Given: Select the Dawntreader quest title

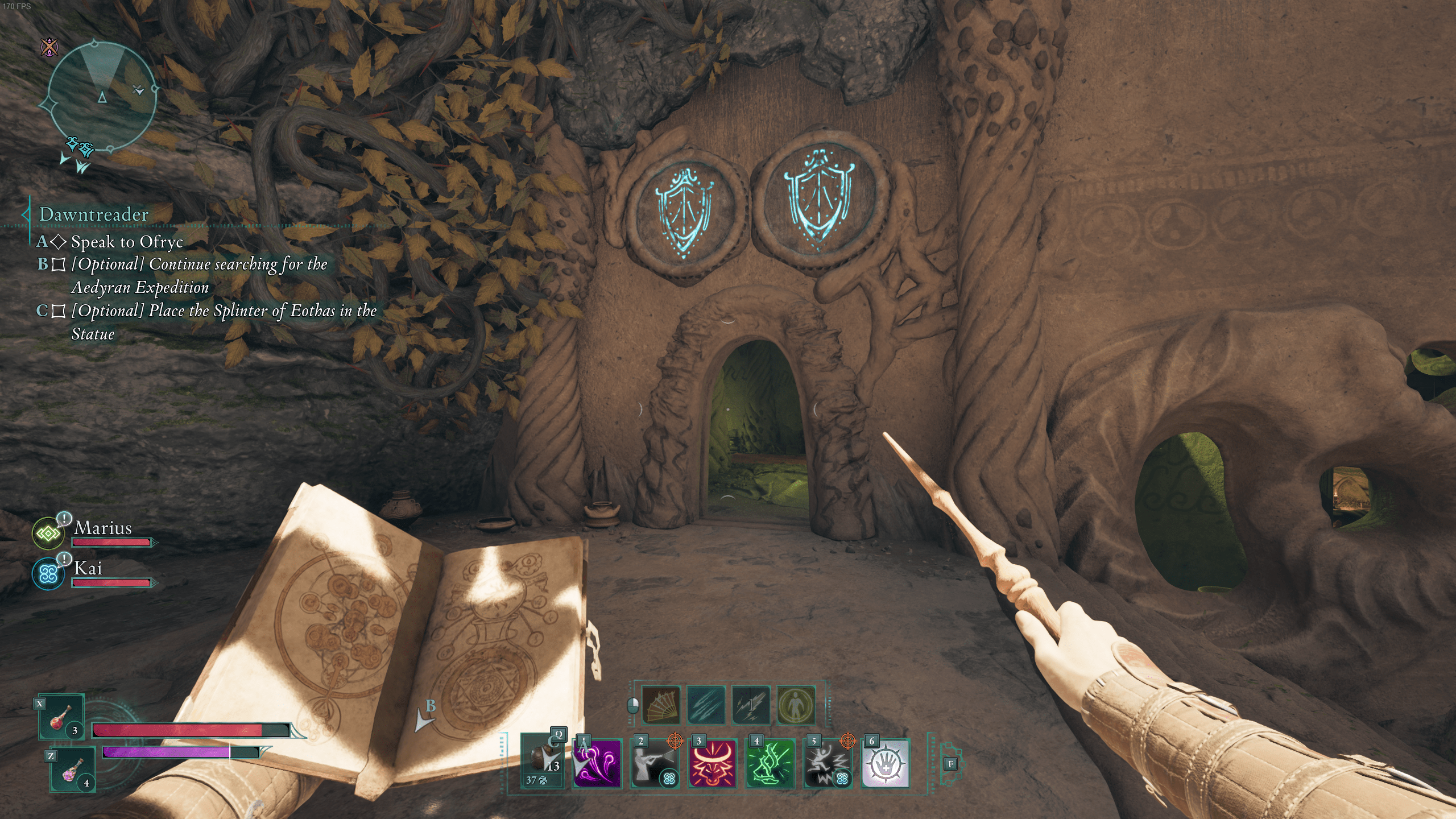Looking at the screenshot, I should [x=94, y=214].
